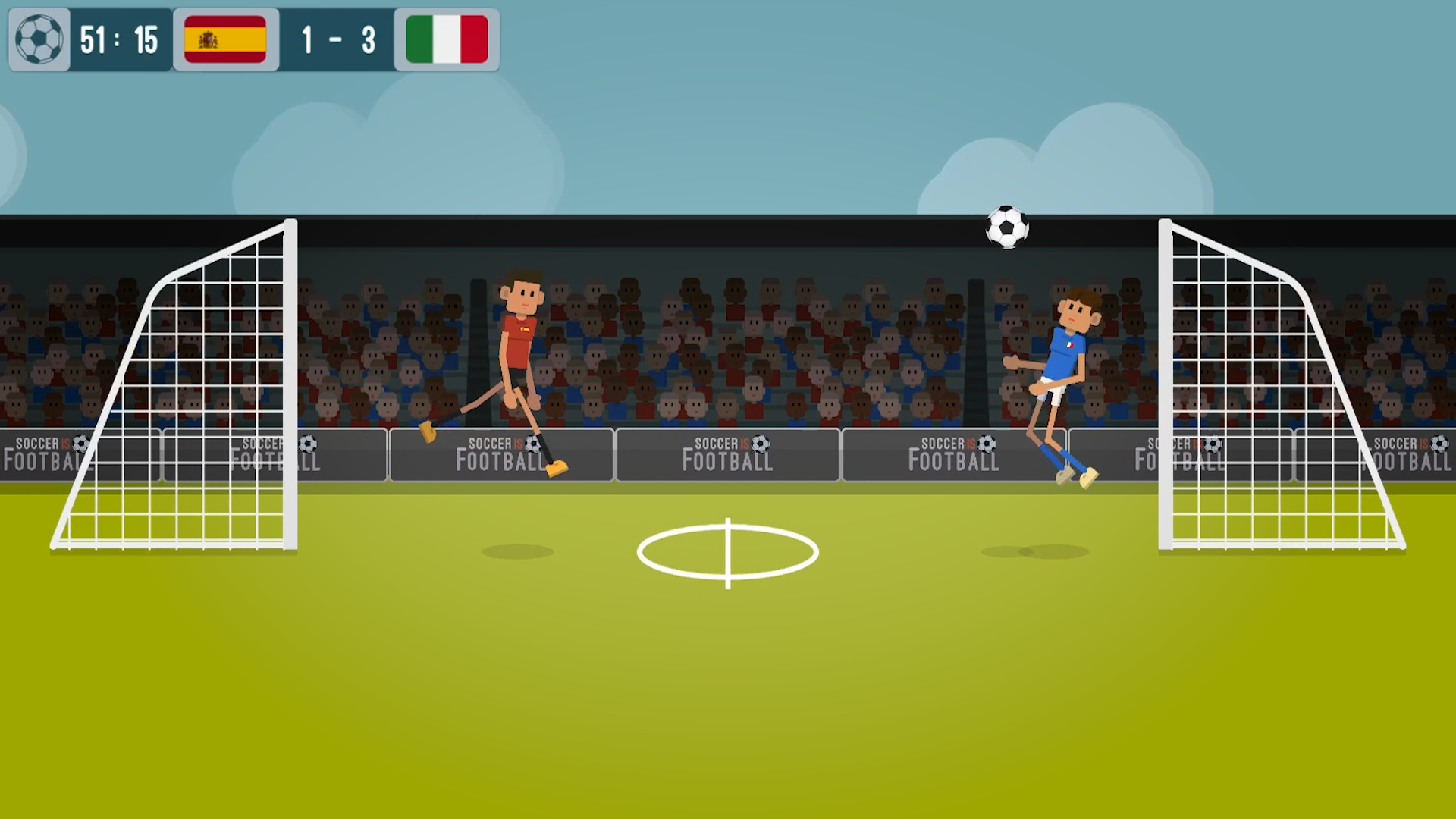The width and height of the screenshot is (1456, 819).
Task: Click the soccer ball icon on the scoreboard
Action: pyautogui.click(x=39, y=39)
